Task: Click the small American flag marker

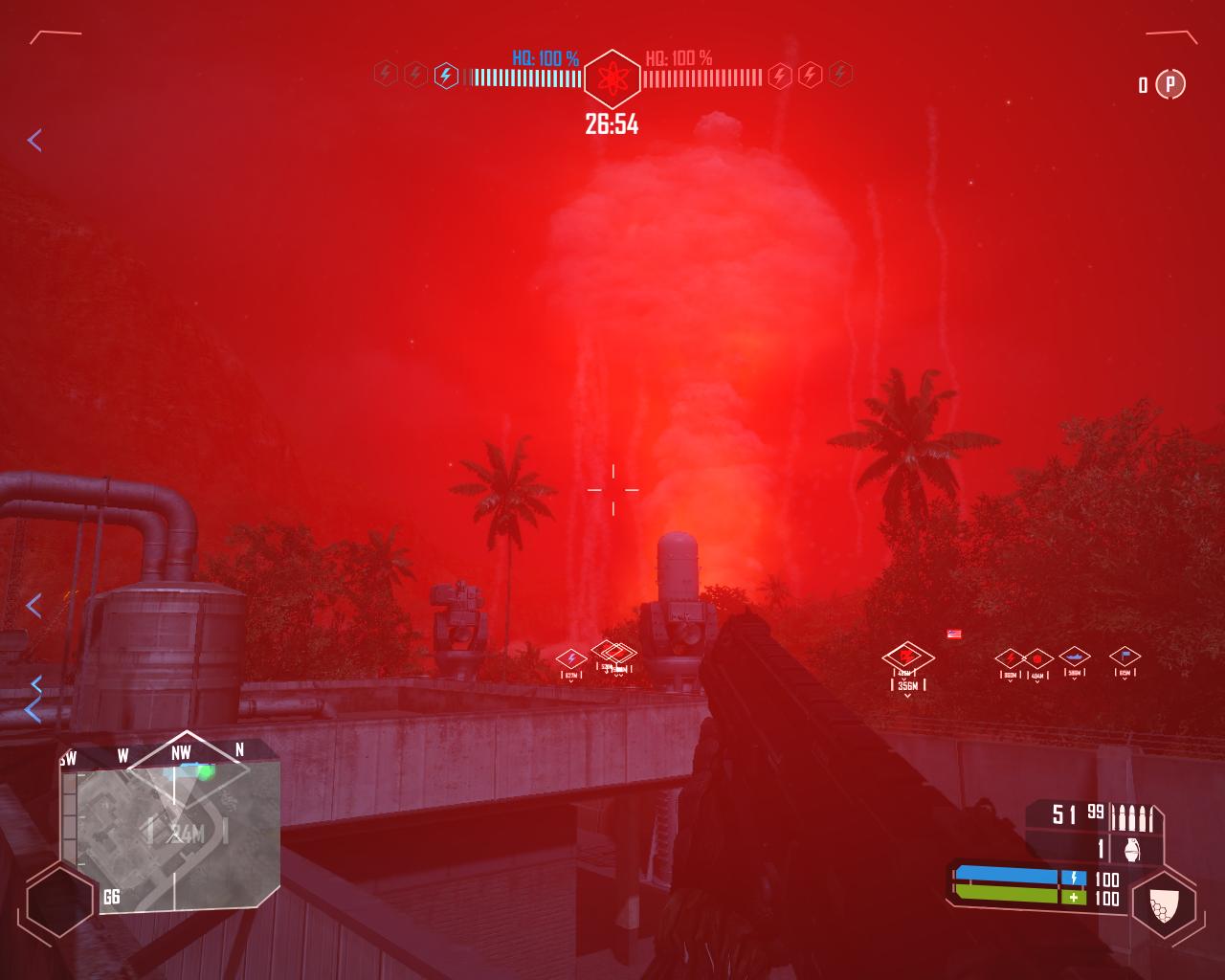Action: click(953, 634)
